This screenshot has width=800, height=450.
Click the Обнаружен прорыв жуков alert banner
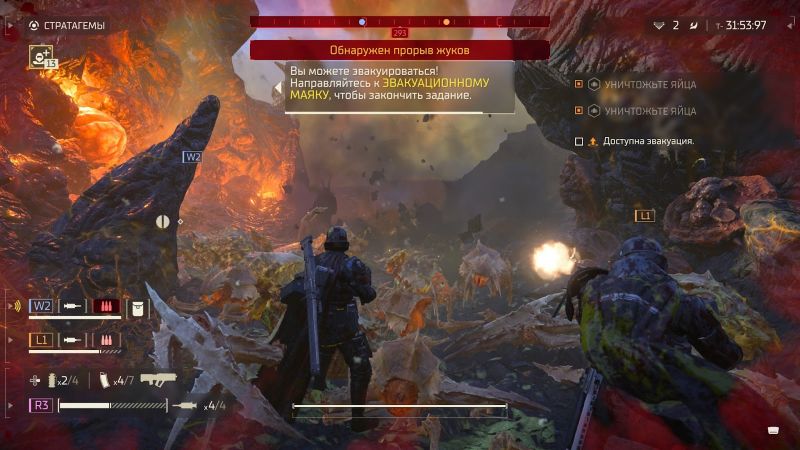[399, 50]
